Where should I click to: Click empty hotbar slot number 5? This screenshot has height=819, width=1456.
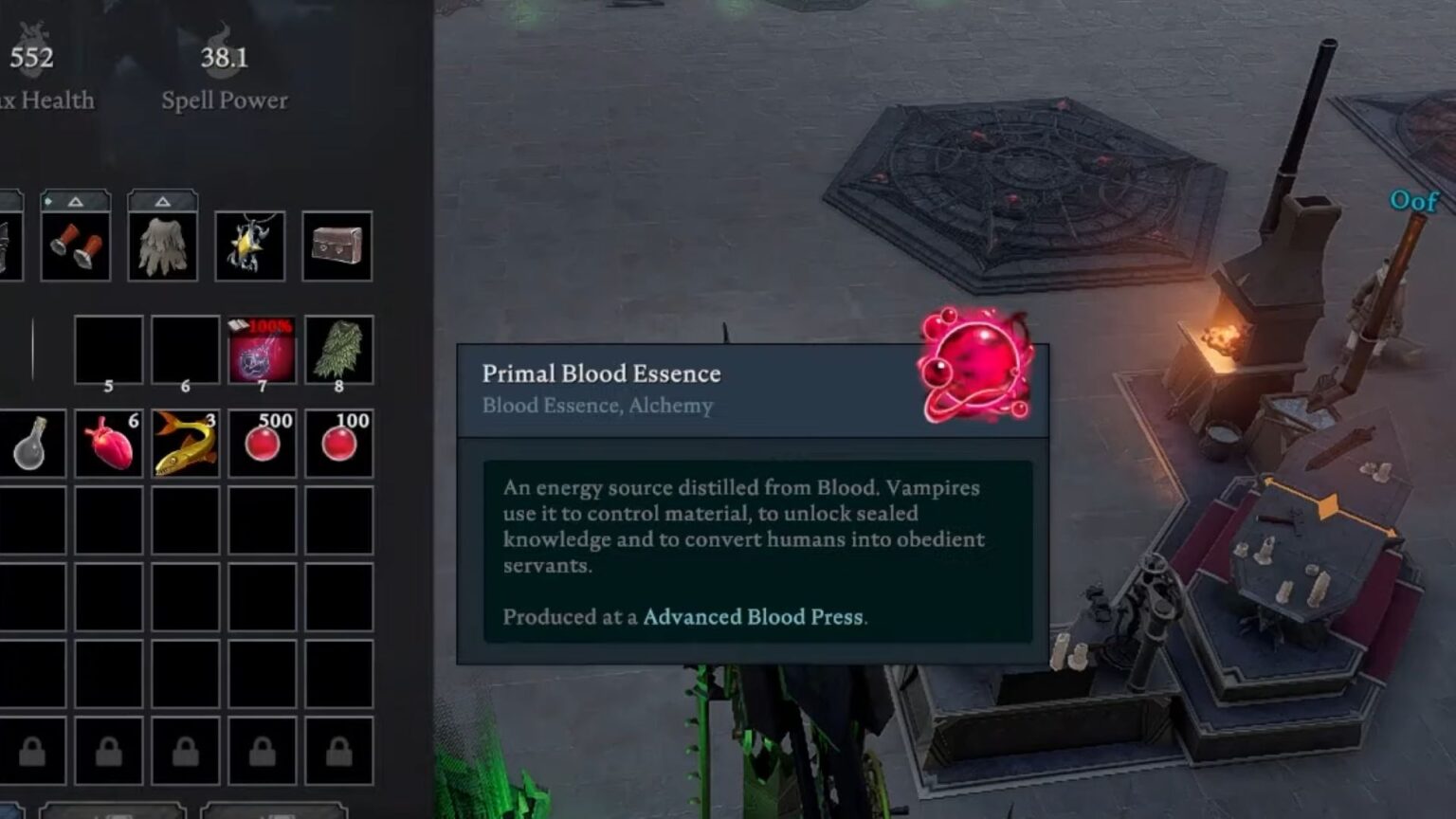[x=109, y=349]
